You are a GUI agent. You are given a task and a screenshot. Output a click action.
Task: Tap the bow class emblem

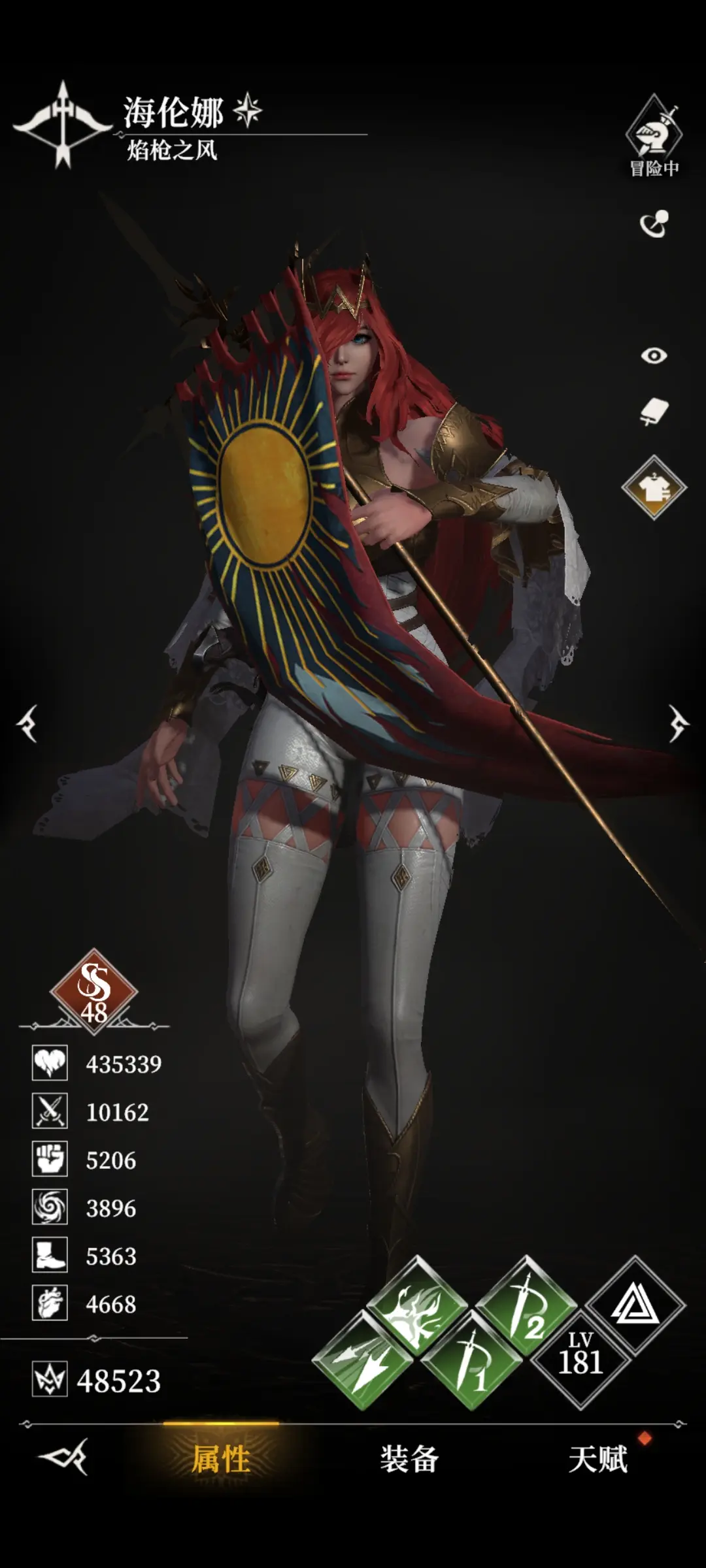(x=63, y=124)
